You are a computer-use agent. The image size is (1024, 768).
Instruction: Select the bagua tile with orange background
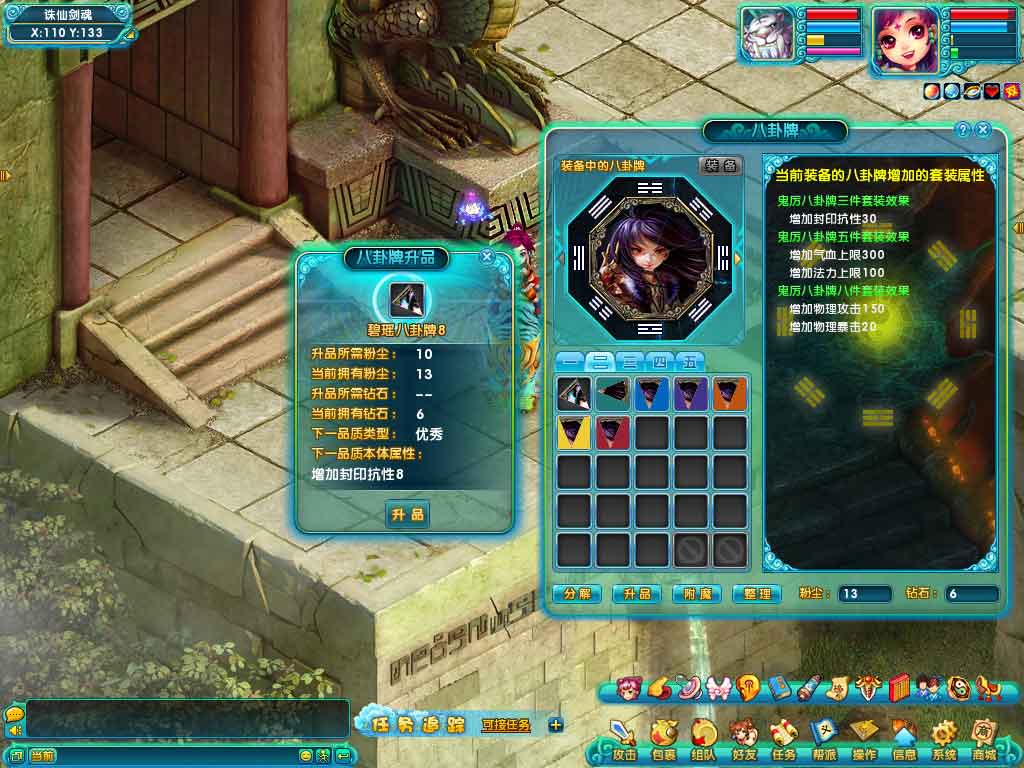(x=730, y=393)
